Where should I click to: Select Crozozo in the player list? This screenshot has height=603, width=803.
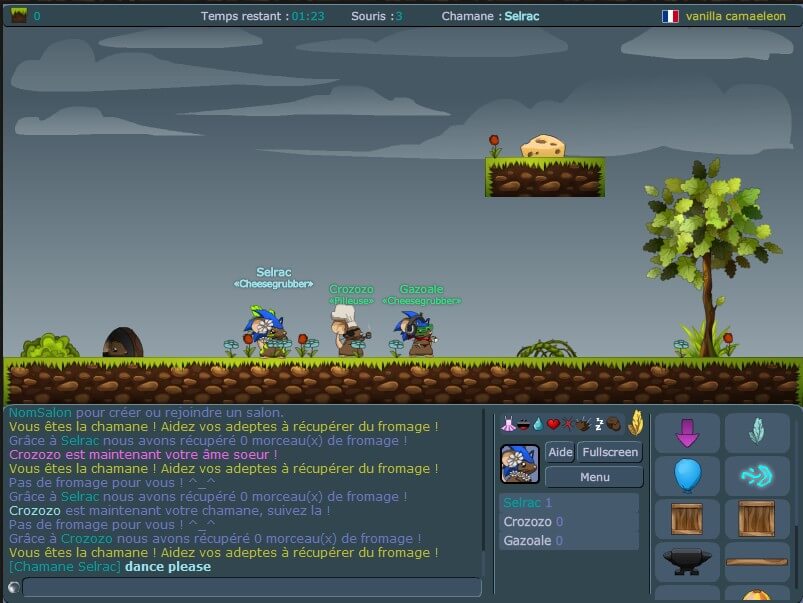point(568,522)
